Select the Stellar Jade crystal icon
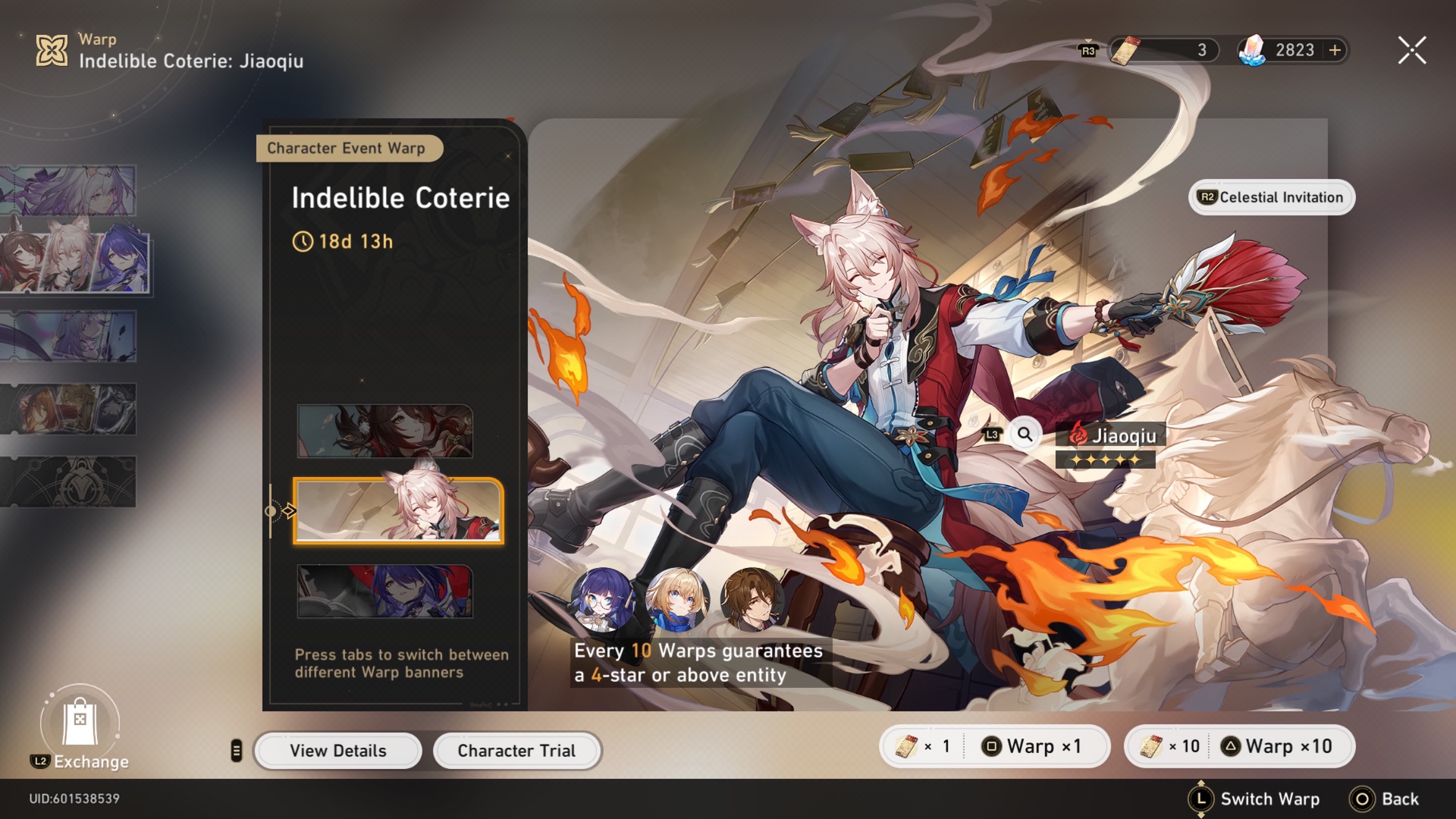 [x=1251, y=50]
